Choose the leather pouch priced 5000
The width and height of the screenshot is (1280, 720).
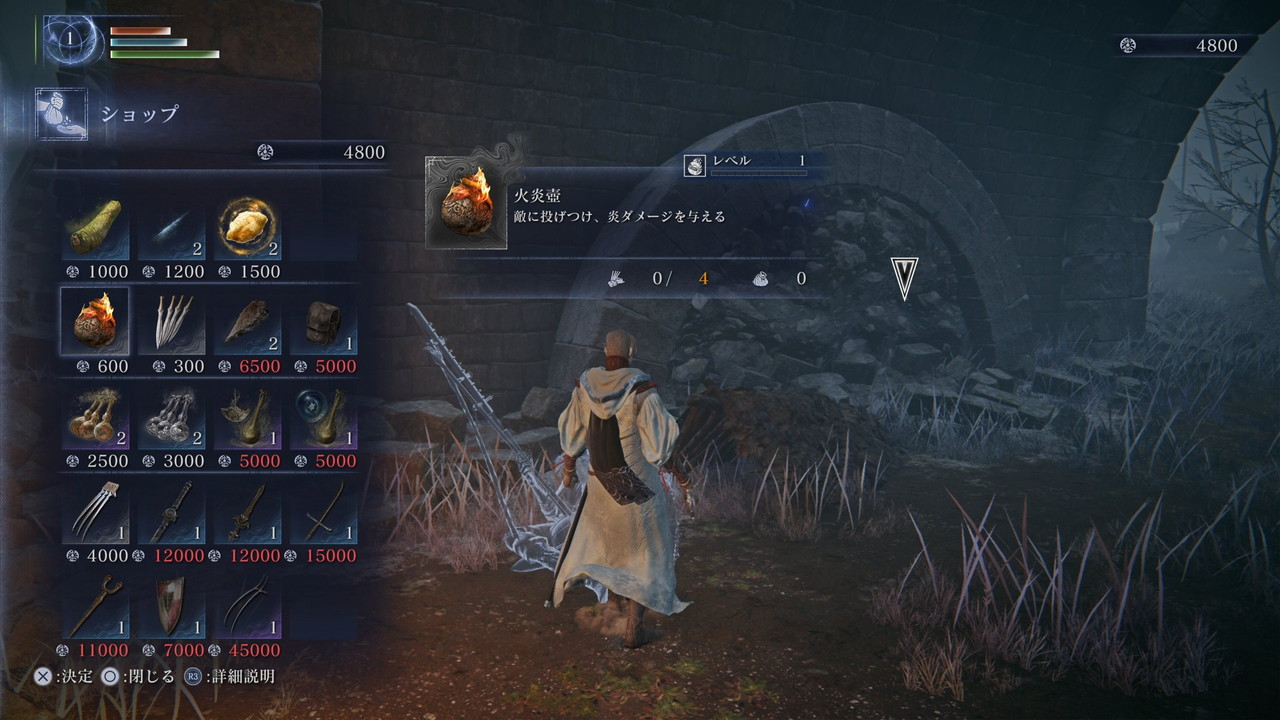323,322
